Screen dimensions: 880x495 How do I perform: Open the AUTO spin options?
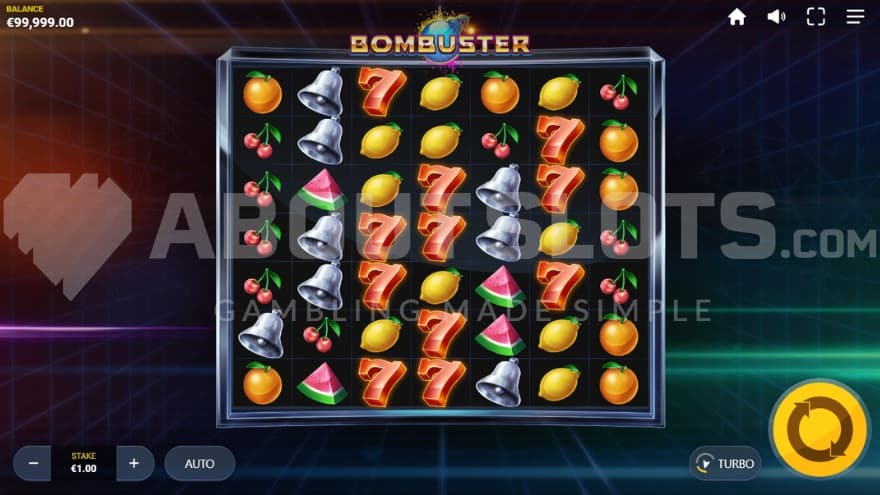tap(200, 463)
